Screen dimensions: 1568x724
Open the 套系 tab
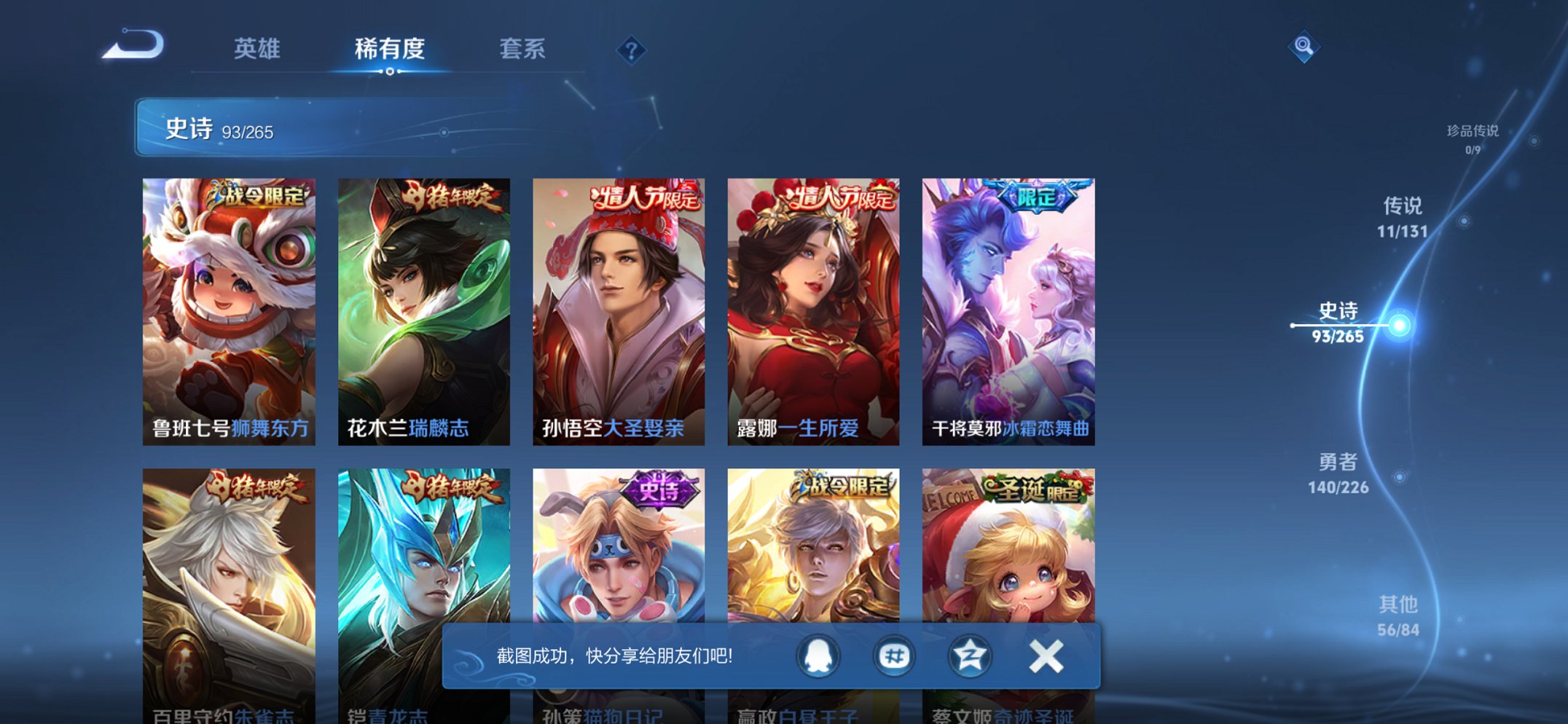[x=522, y=50]
